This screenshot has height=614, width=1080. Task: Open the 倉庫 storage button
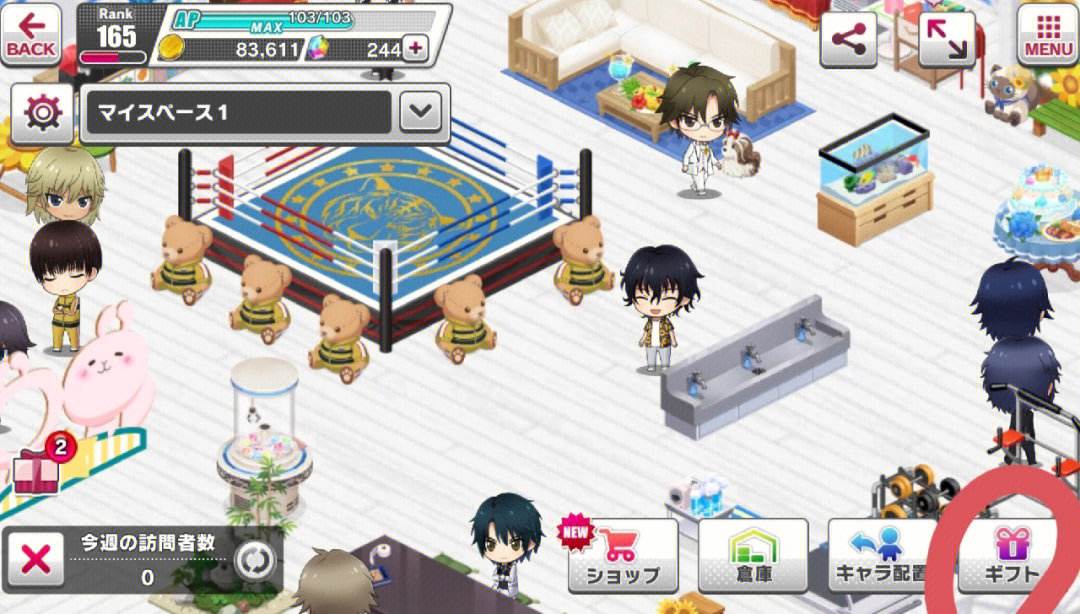point(752,555)
